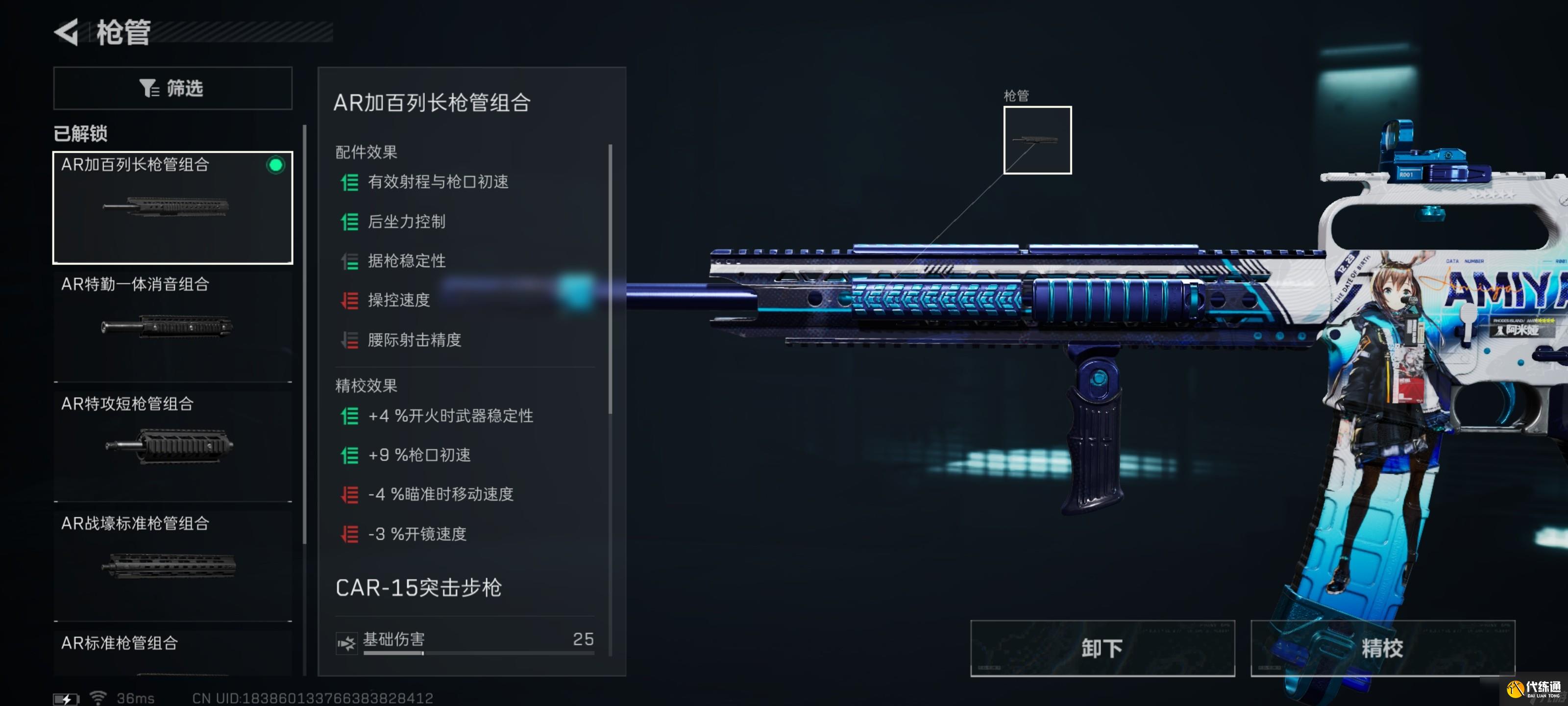Open the 筛选 filter button
Screen dimensions: 1568x706
point(173,88)
